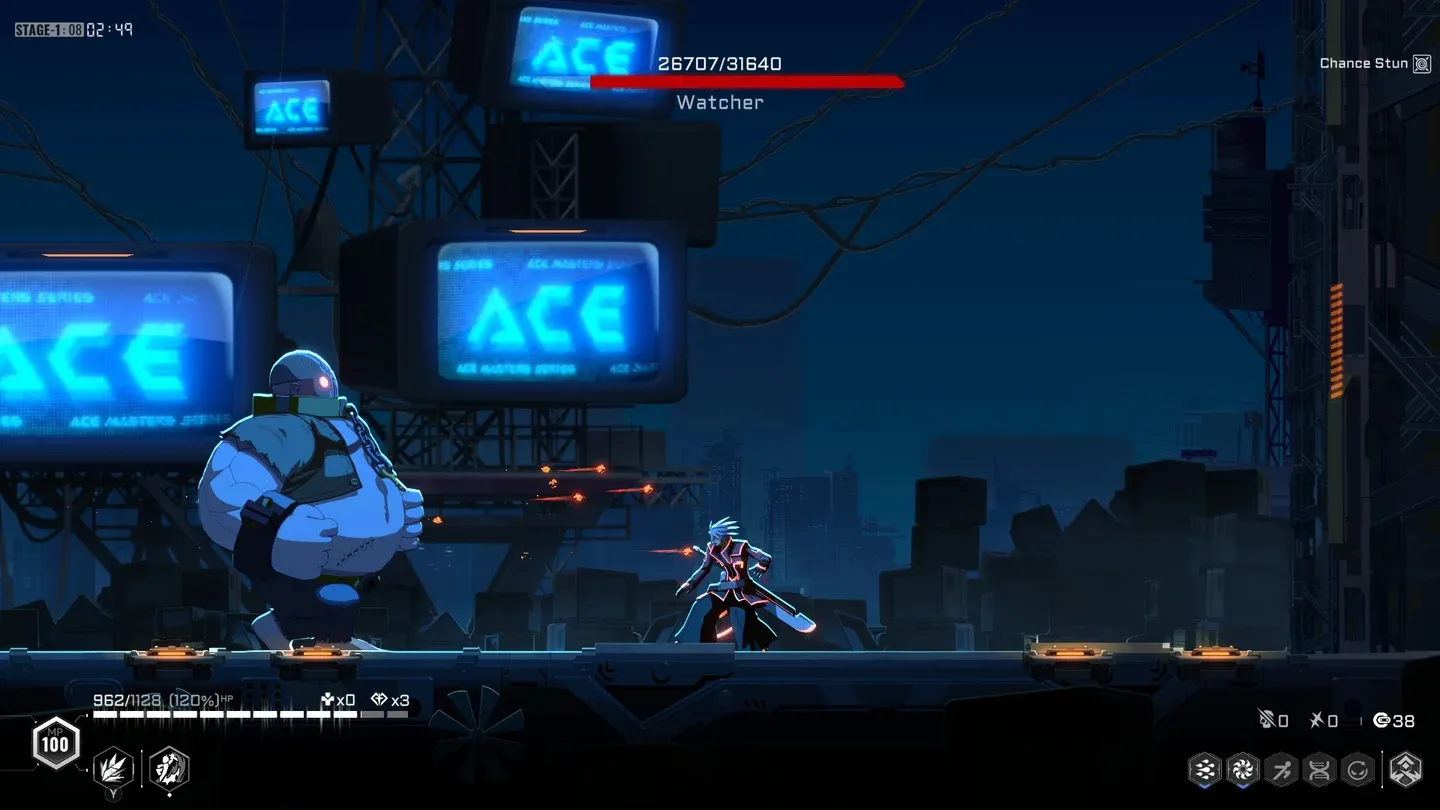Select the sprinting figure ability icon
Screen dimensions: 1440x810
click(1281, 769)
